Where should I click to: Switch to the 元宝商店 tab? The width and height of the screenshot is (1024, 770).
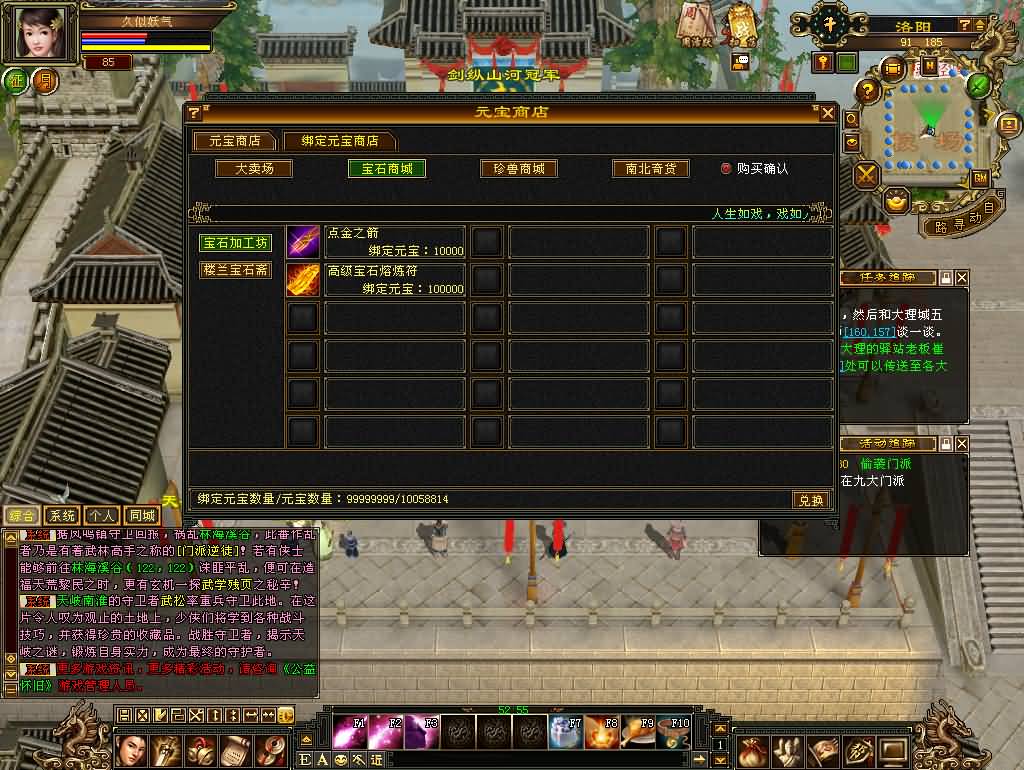234,141
